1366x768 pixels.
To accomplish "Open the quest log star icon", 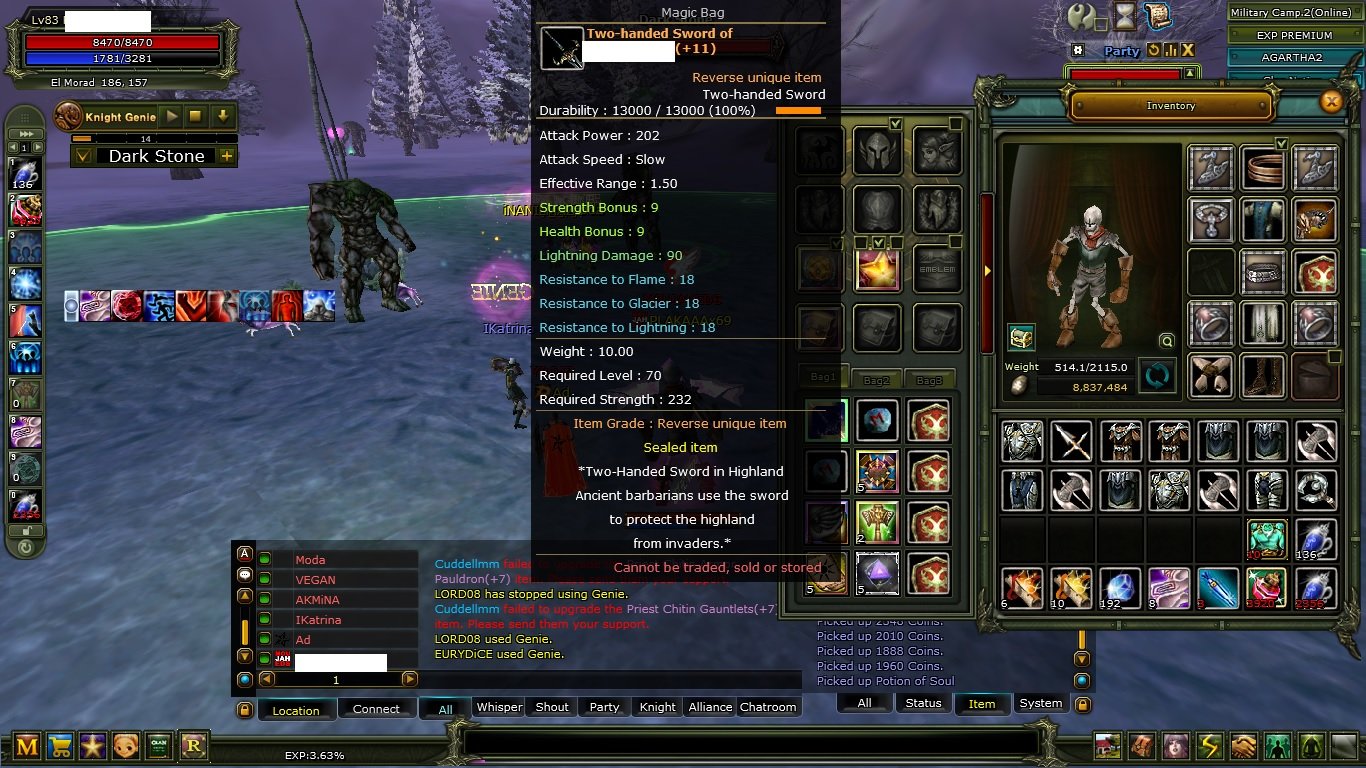I will tap(92, 747).
